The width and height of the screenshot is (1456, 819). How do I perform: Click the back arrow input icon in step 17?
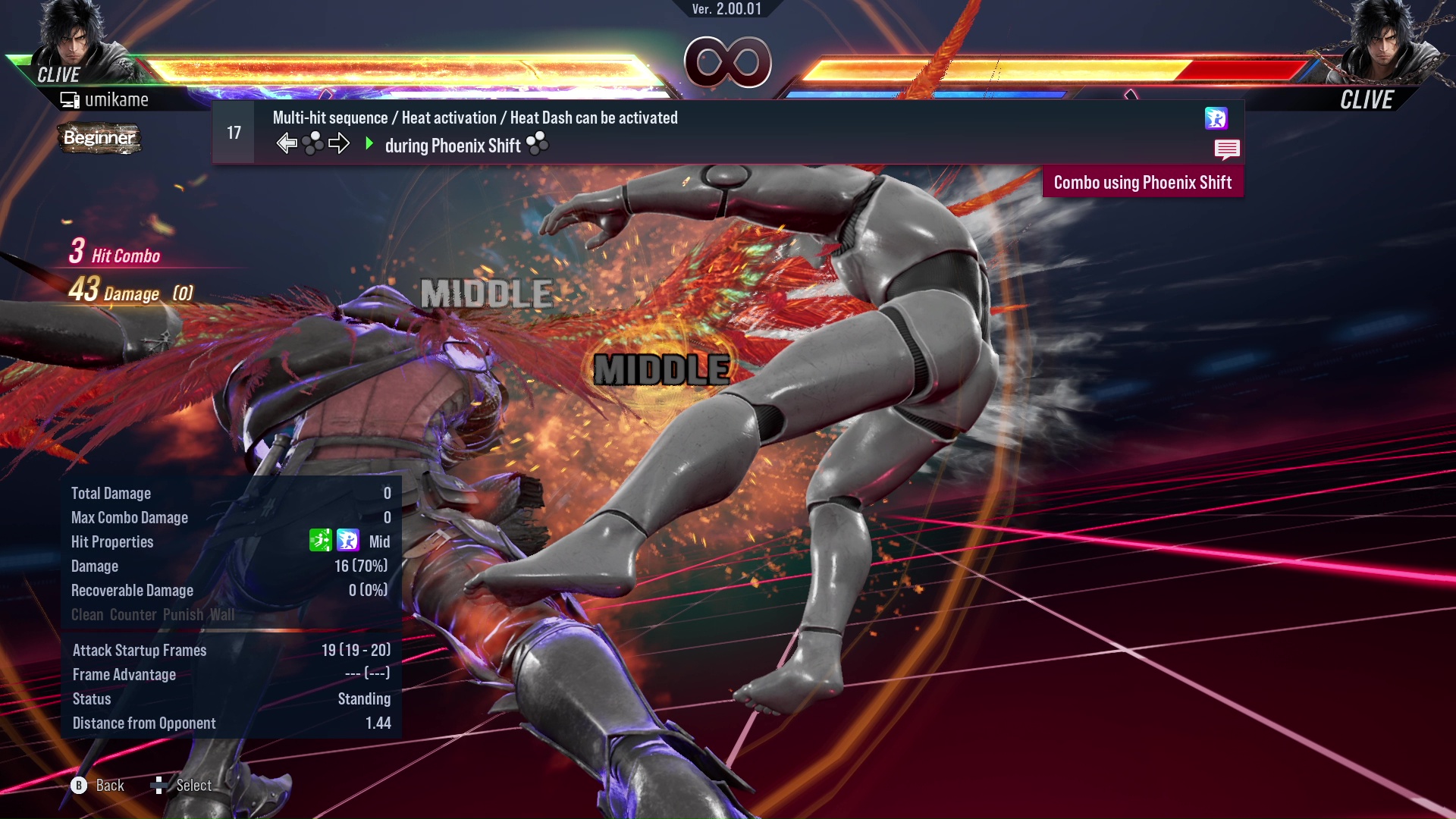coord(287,142)
